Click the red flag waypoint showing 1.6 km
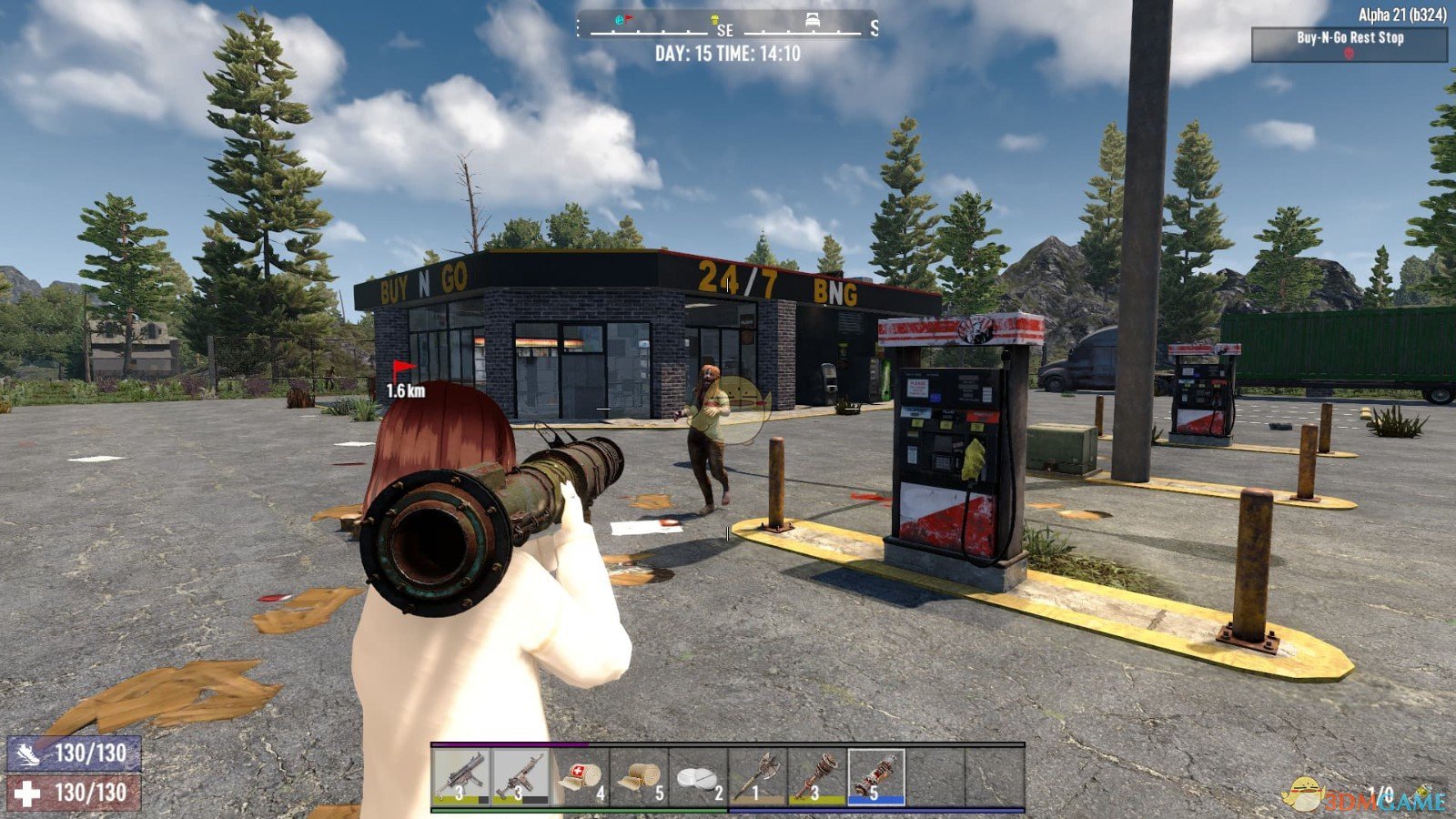Image resolution: width=1456 pixels, height=819 pixels. pos(403,369)
